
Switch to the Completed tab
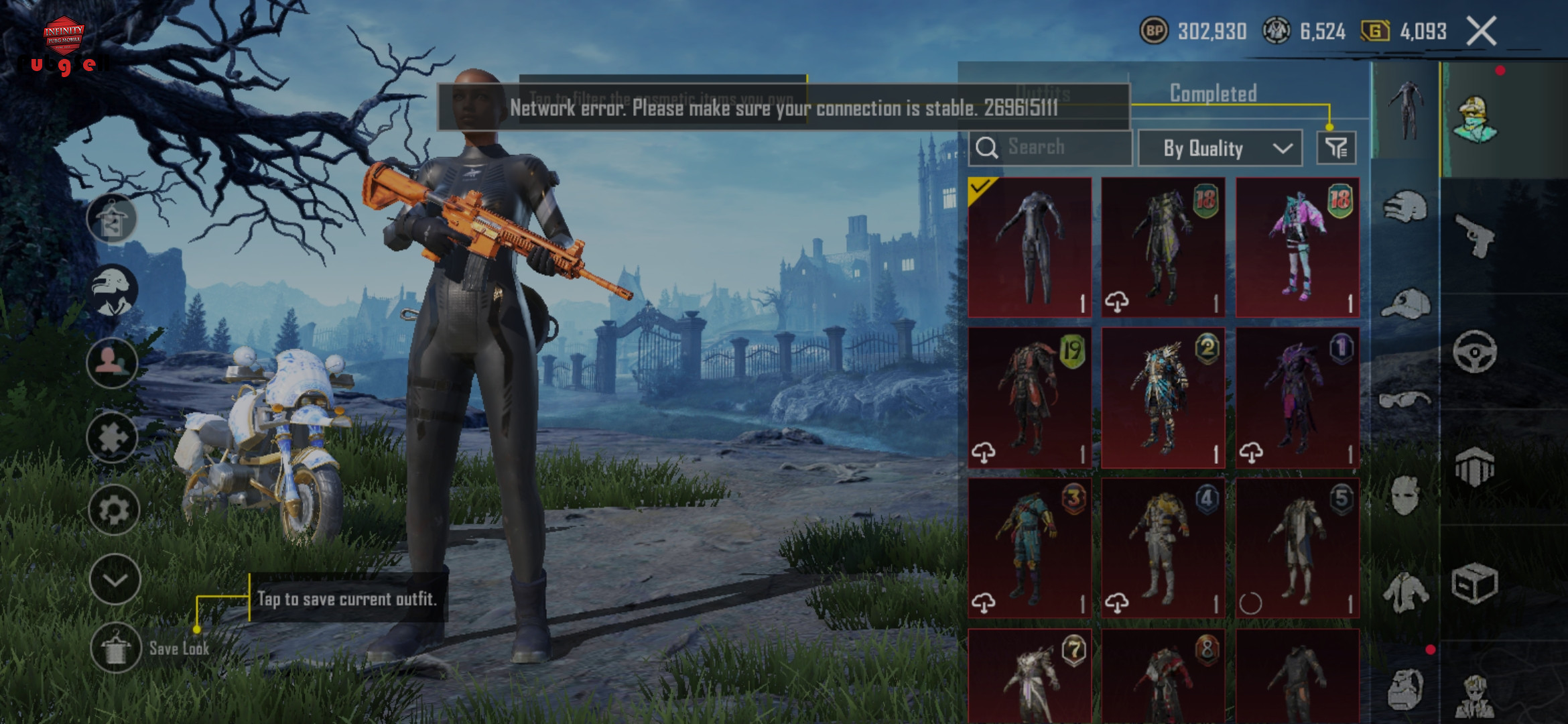point(1213,93)
